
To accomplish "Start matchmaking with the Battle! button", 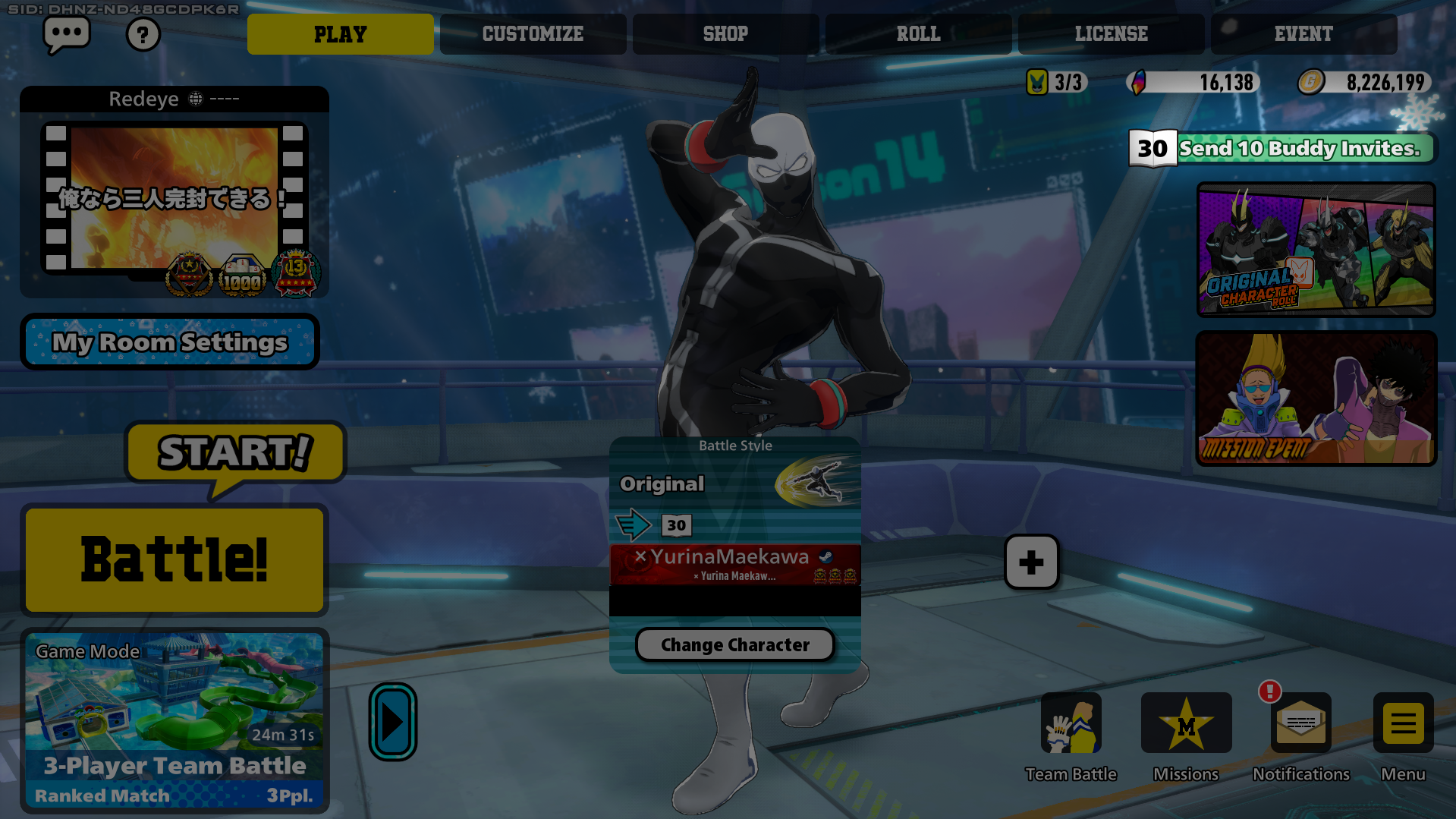I will click(x=175, y=560).
